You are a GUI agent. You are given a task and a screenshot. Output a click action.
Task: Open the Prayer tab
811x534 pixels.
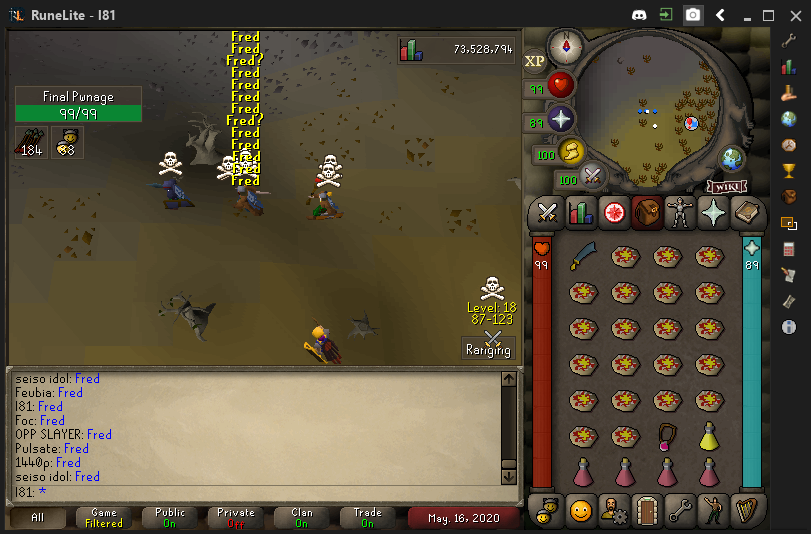pyautogui.click(x=713, y=212)
